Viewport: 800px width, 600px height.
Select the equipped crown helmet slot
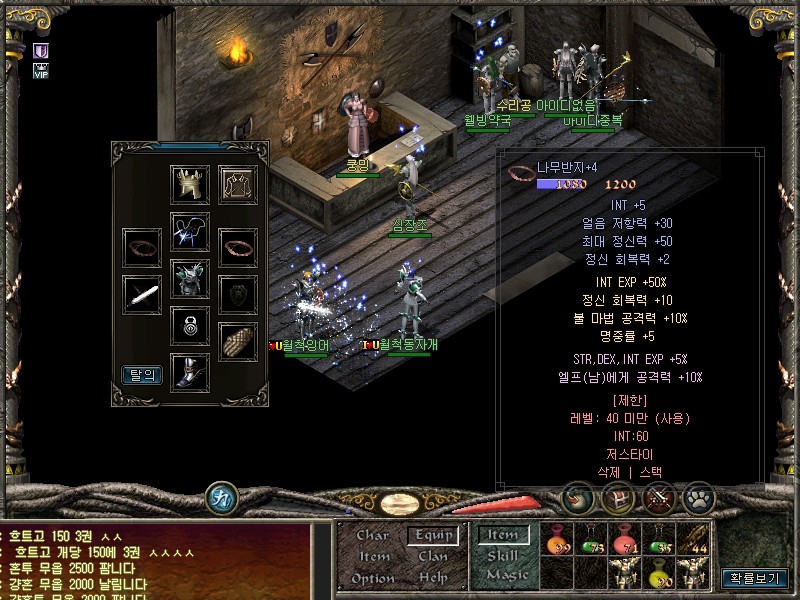190,184
